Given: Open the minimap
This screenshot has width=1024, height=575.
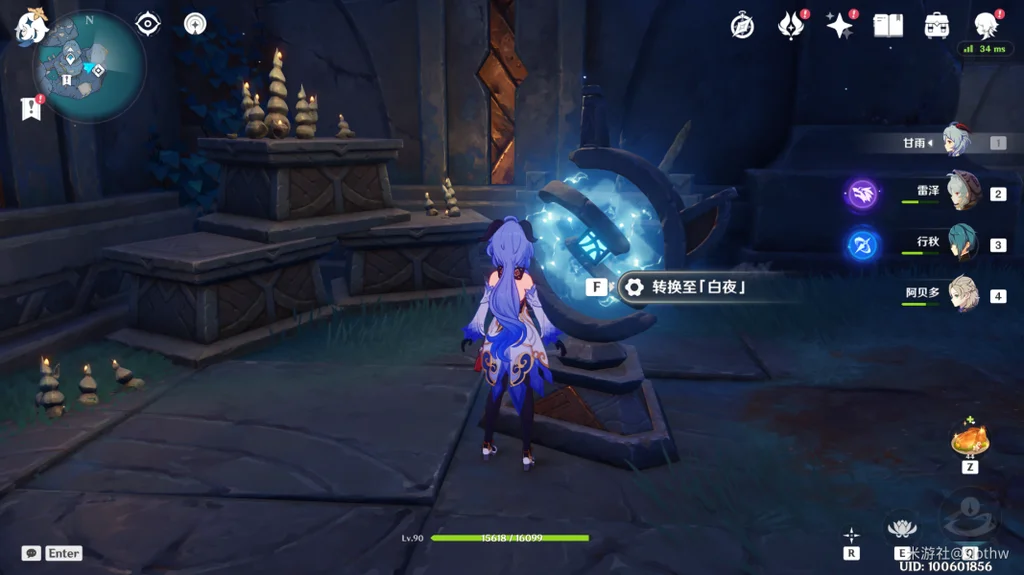Looking at the screenshot, I should 88,67.
